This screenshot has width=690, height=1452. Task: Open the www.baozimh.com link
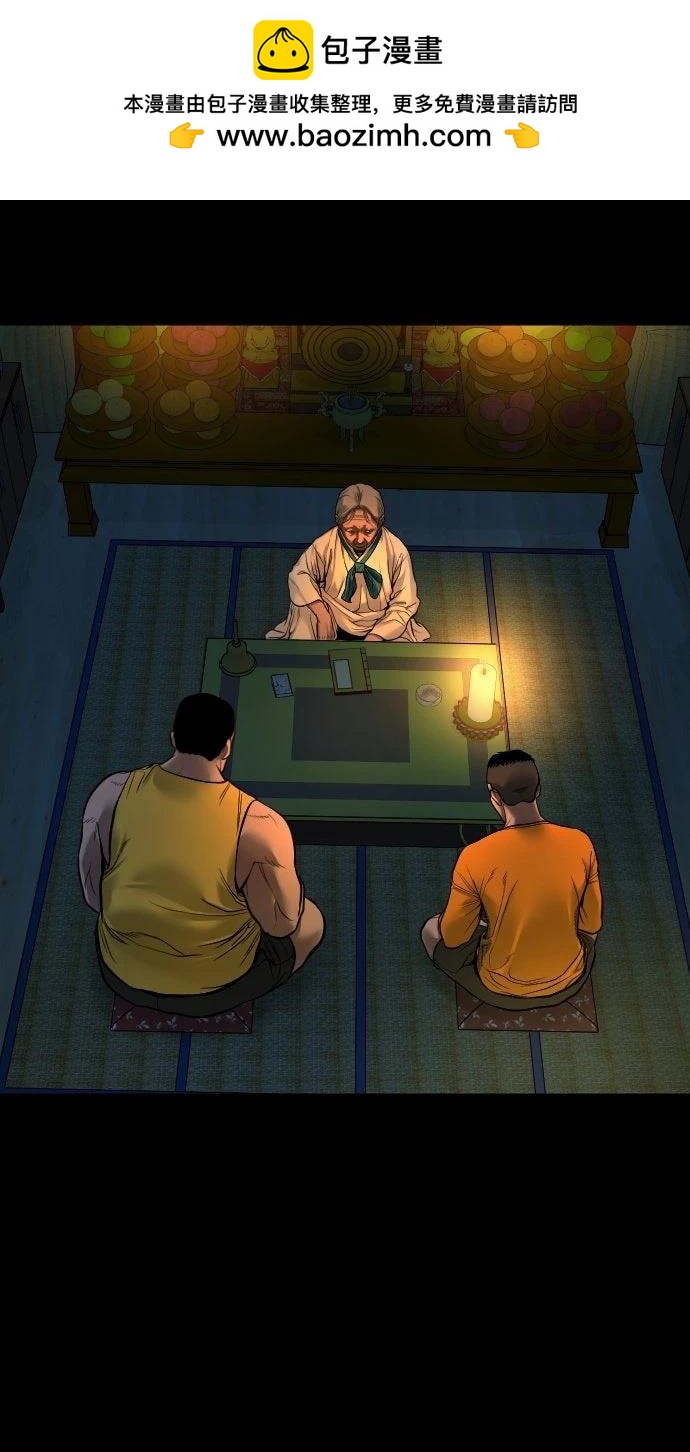[x=354, y=137]
